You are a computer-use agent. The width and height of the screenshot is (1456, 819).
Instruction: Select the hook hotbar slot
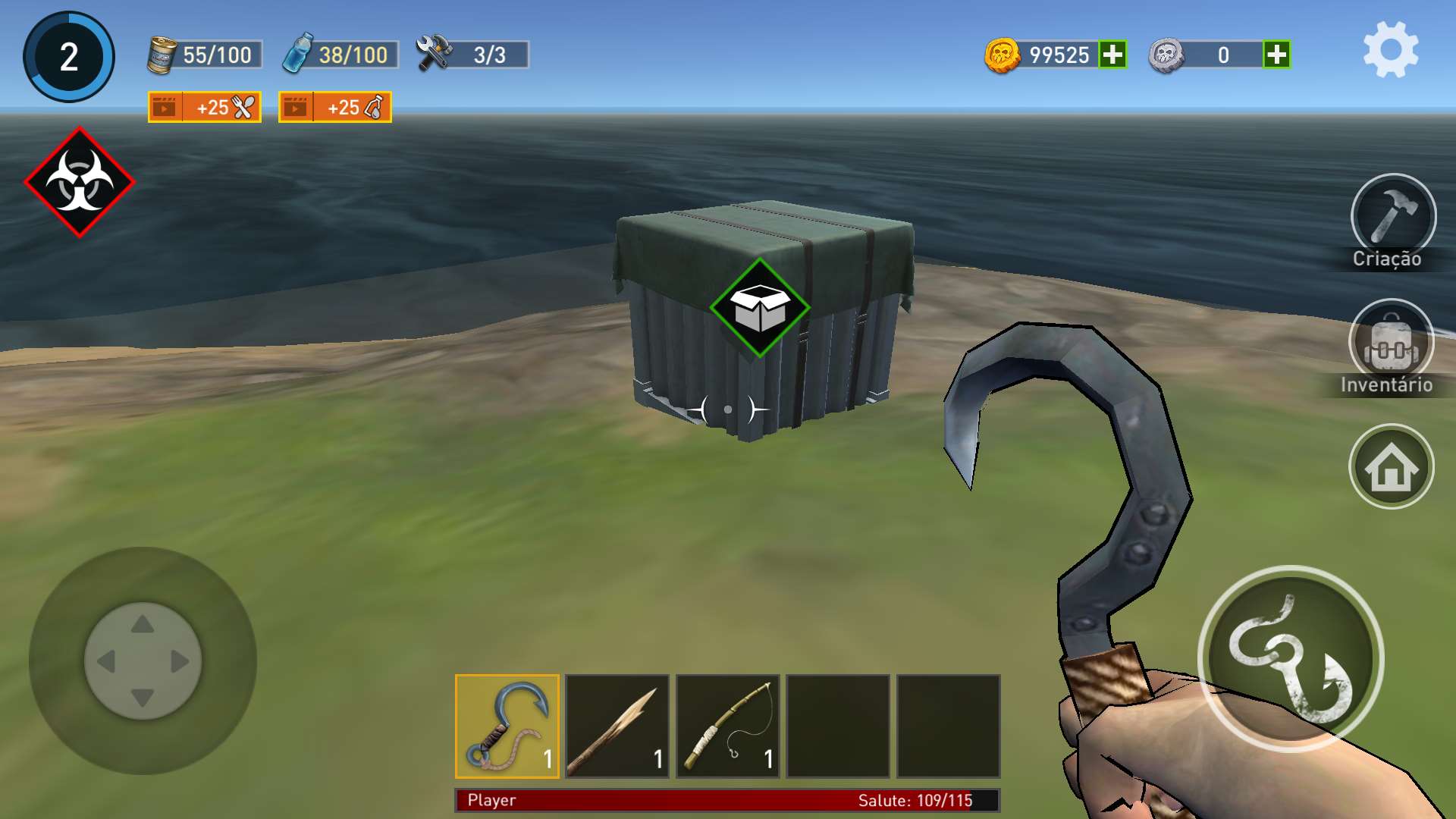pyautogui.click(x=507, y=726)
